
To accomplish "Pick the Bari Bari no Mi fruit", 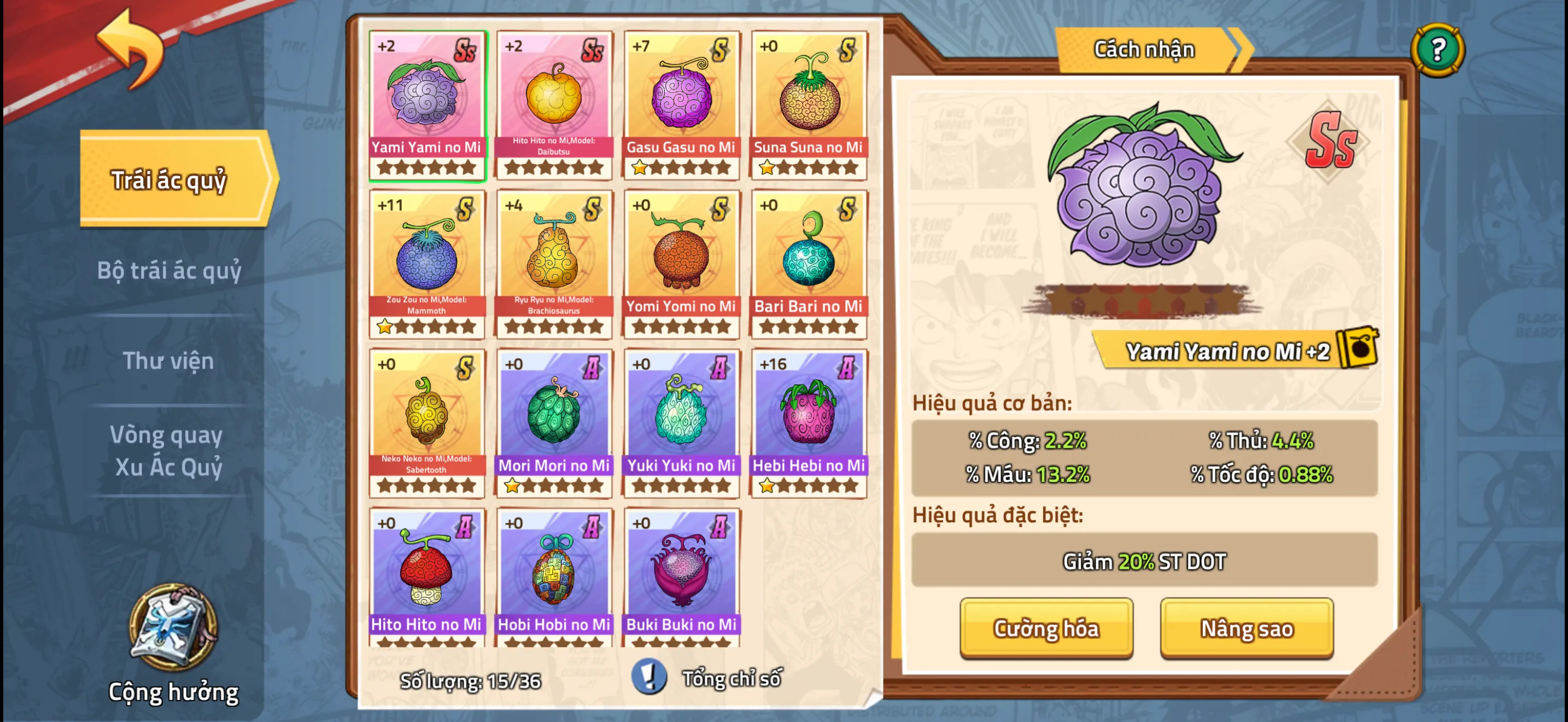I will pyautogui.click(x=809, y=264).
